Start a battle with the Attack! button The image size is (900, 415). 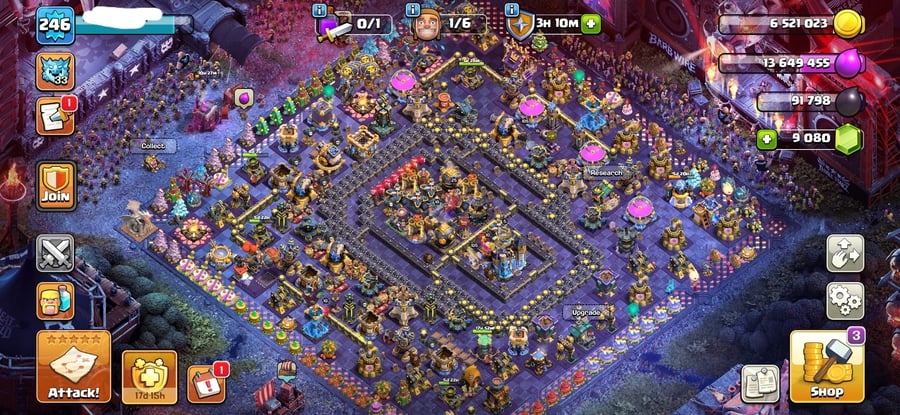pos(73,366)
